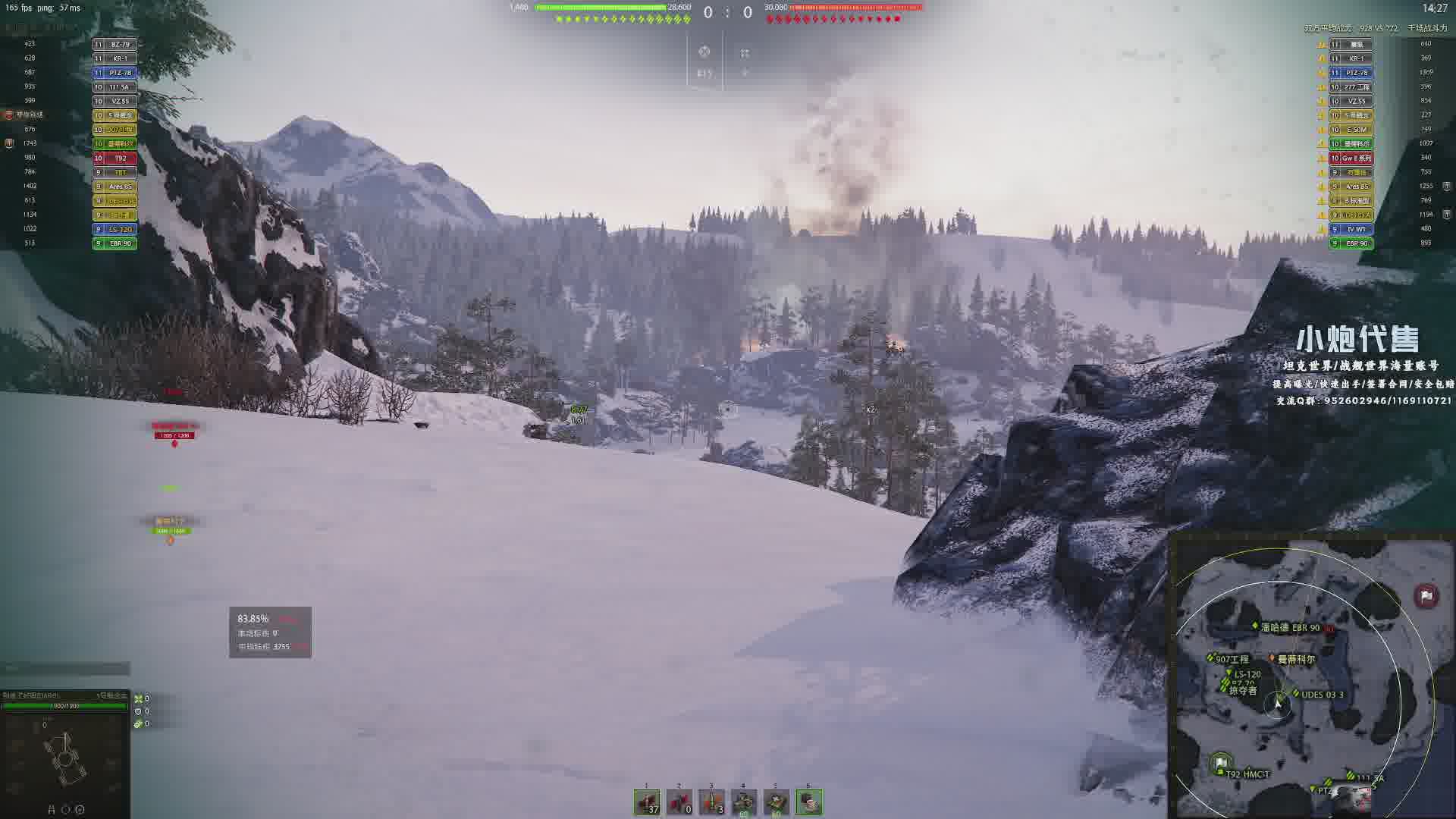Pick the red T92 entry in the team list

[115, 158]
